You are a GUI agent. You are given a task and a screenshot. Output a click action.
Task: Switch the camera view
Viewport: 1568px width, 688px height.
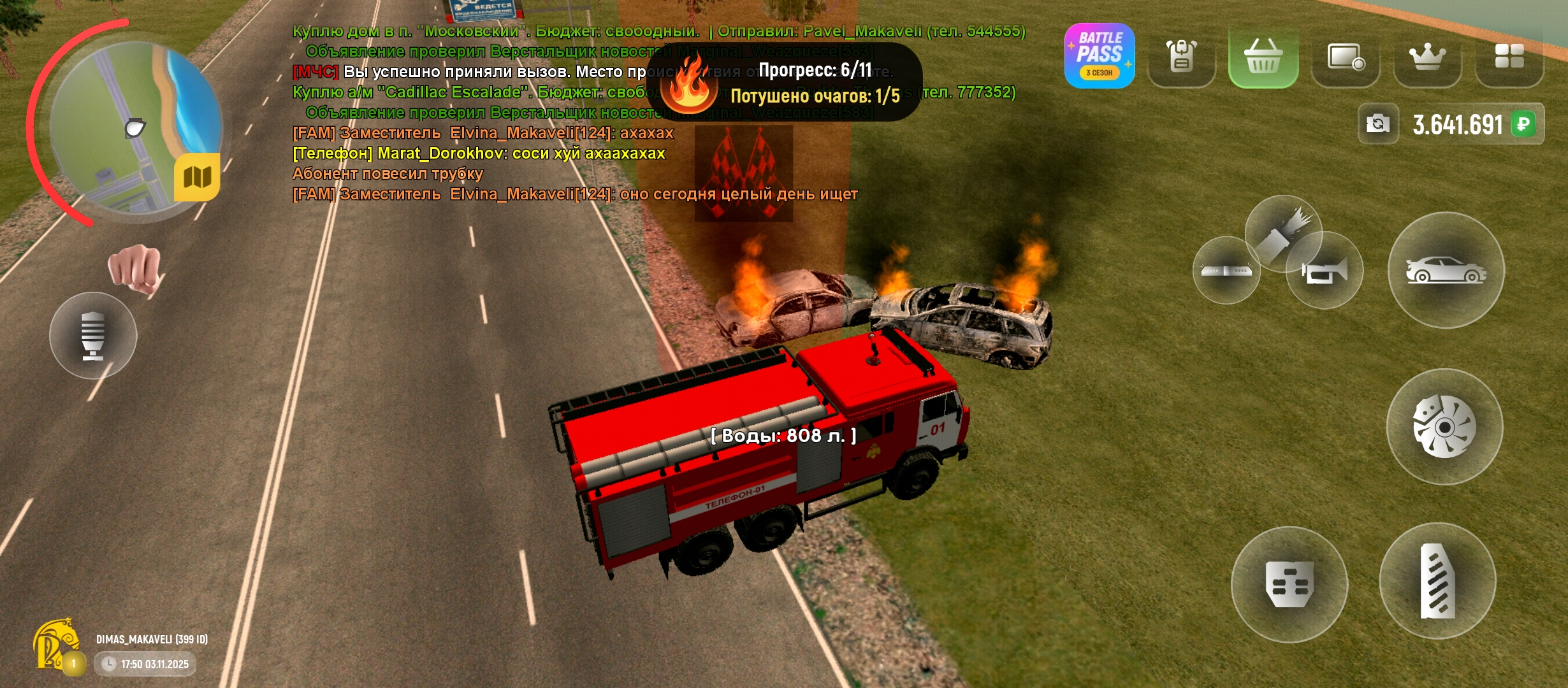click(x=1378, y=124)
